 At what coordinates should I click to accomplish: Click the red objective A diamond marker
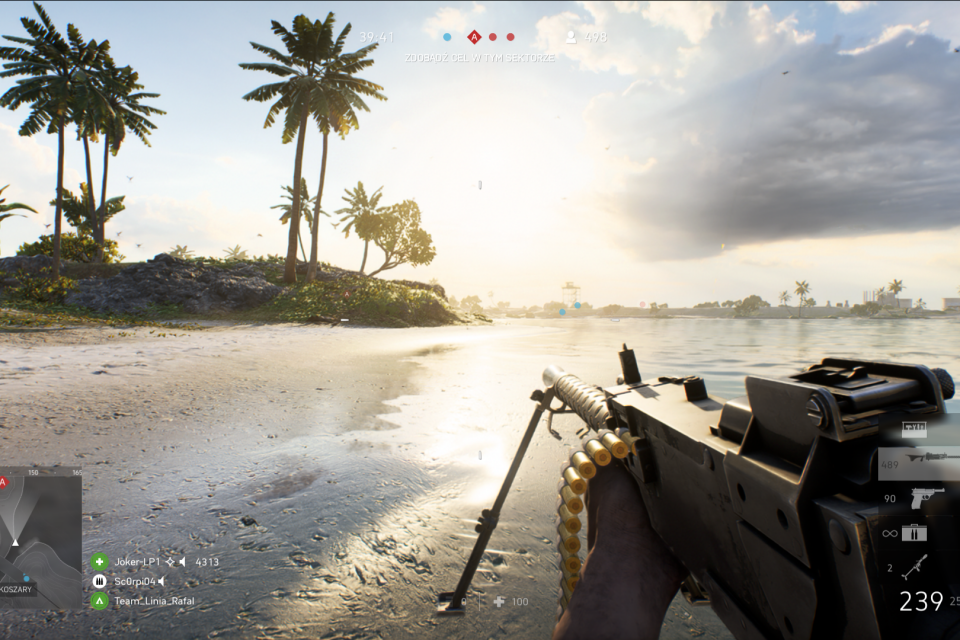pos(474,37)
